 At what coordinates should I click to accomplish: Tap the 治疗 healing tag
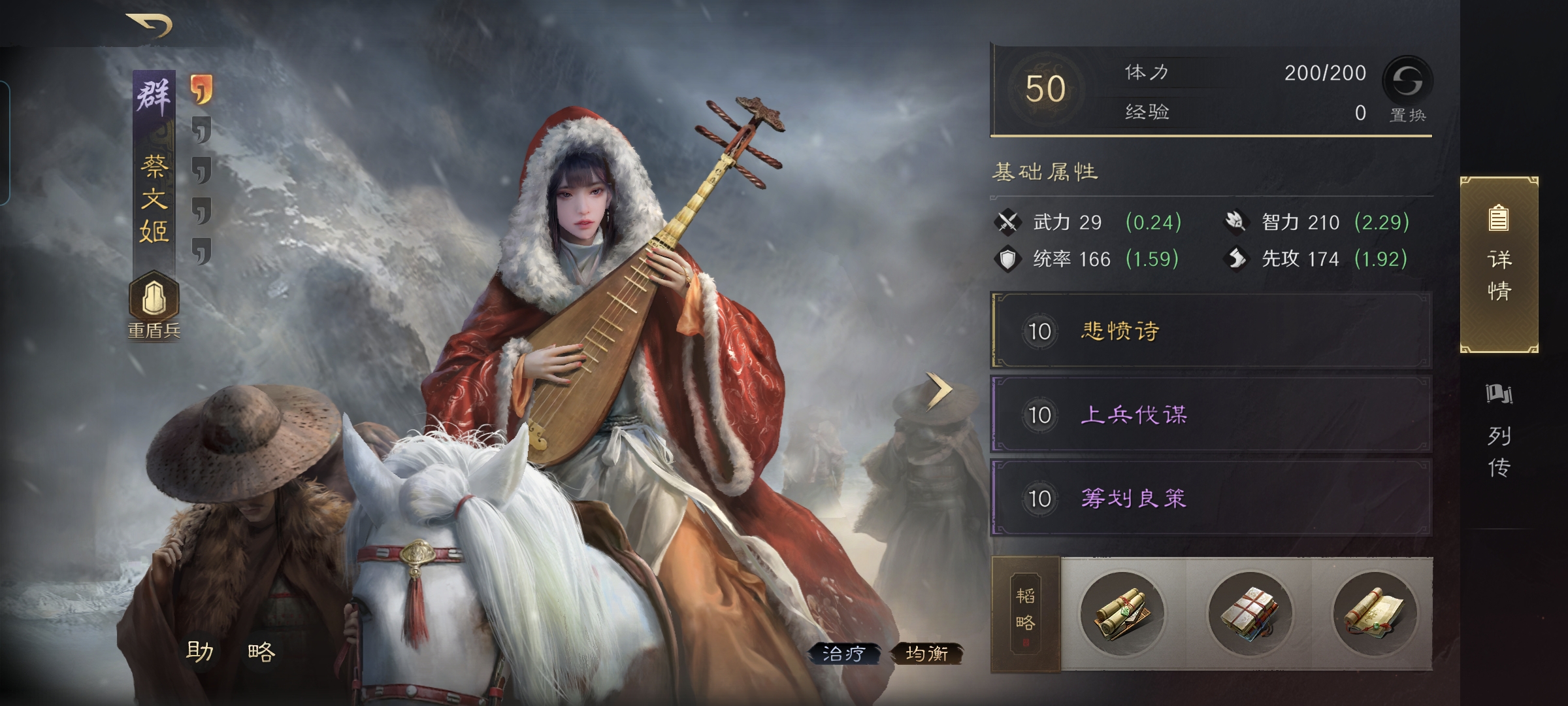click(x=843, y=653)
